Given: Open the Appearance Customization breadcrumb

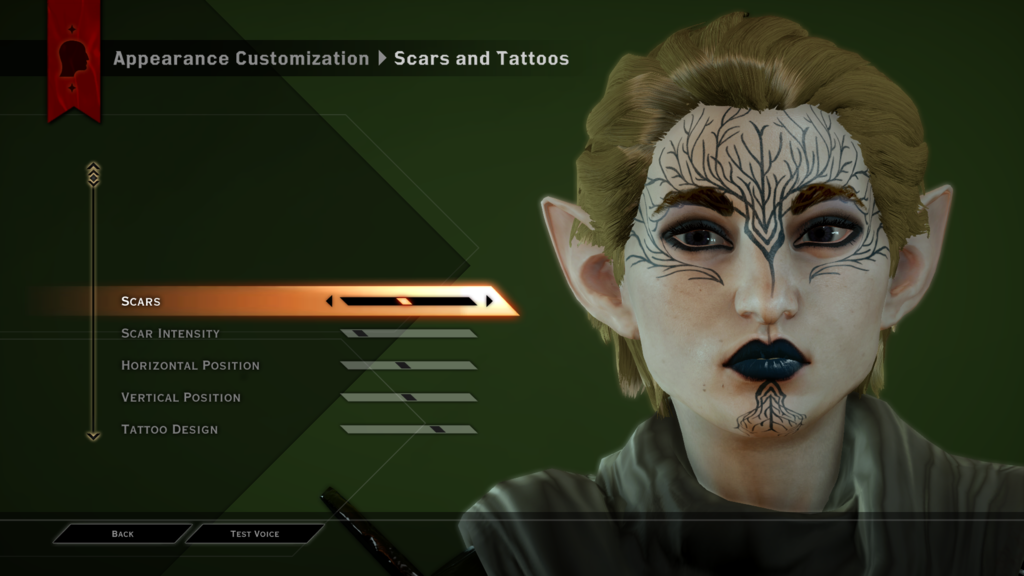Looking at the screenshot, I should coord(241,58).
